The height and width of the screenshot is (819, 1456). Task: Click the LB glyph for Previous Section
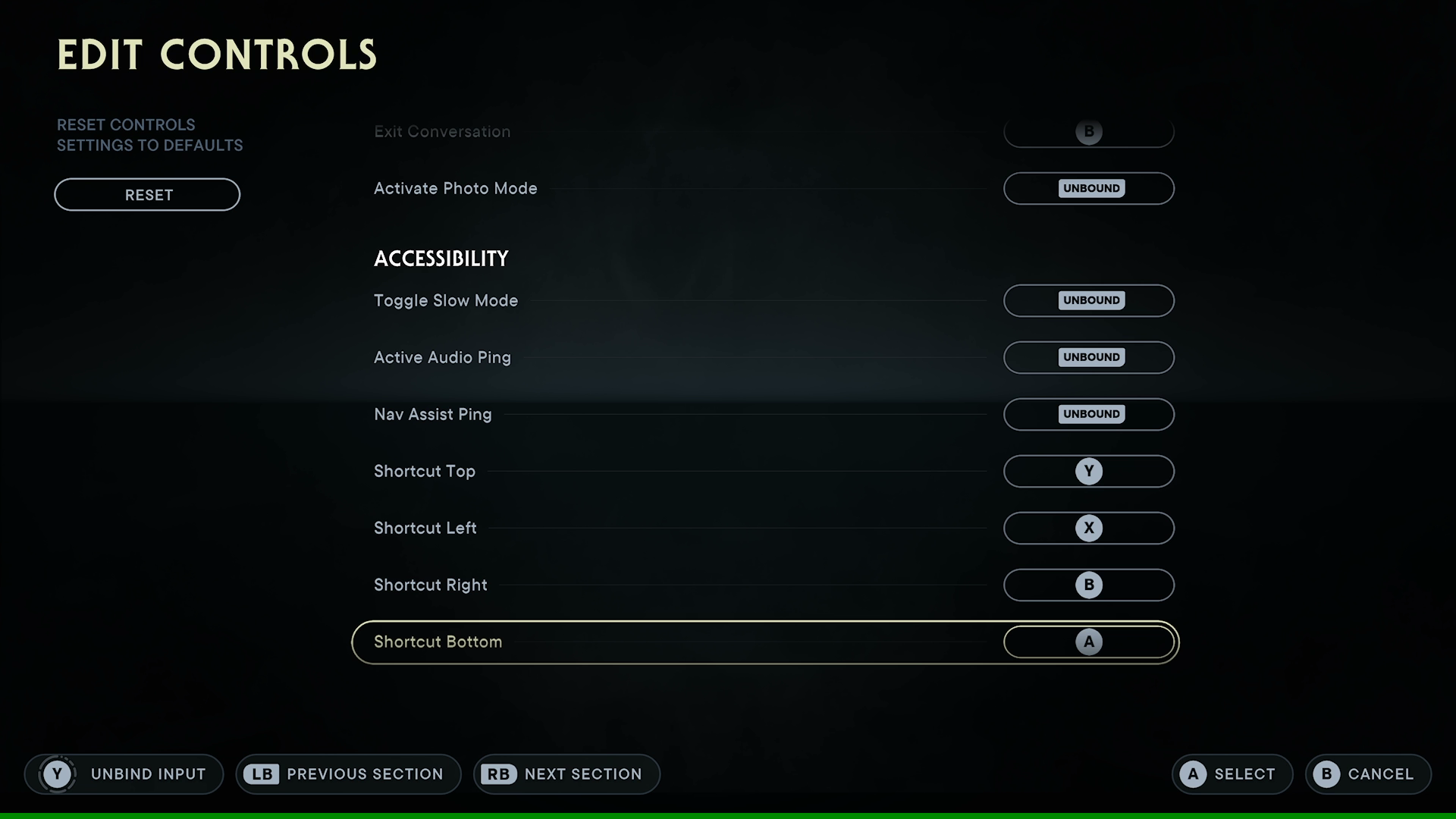pos(262,774)
